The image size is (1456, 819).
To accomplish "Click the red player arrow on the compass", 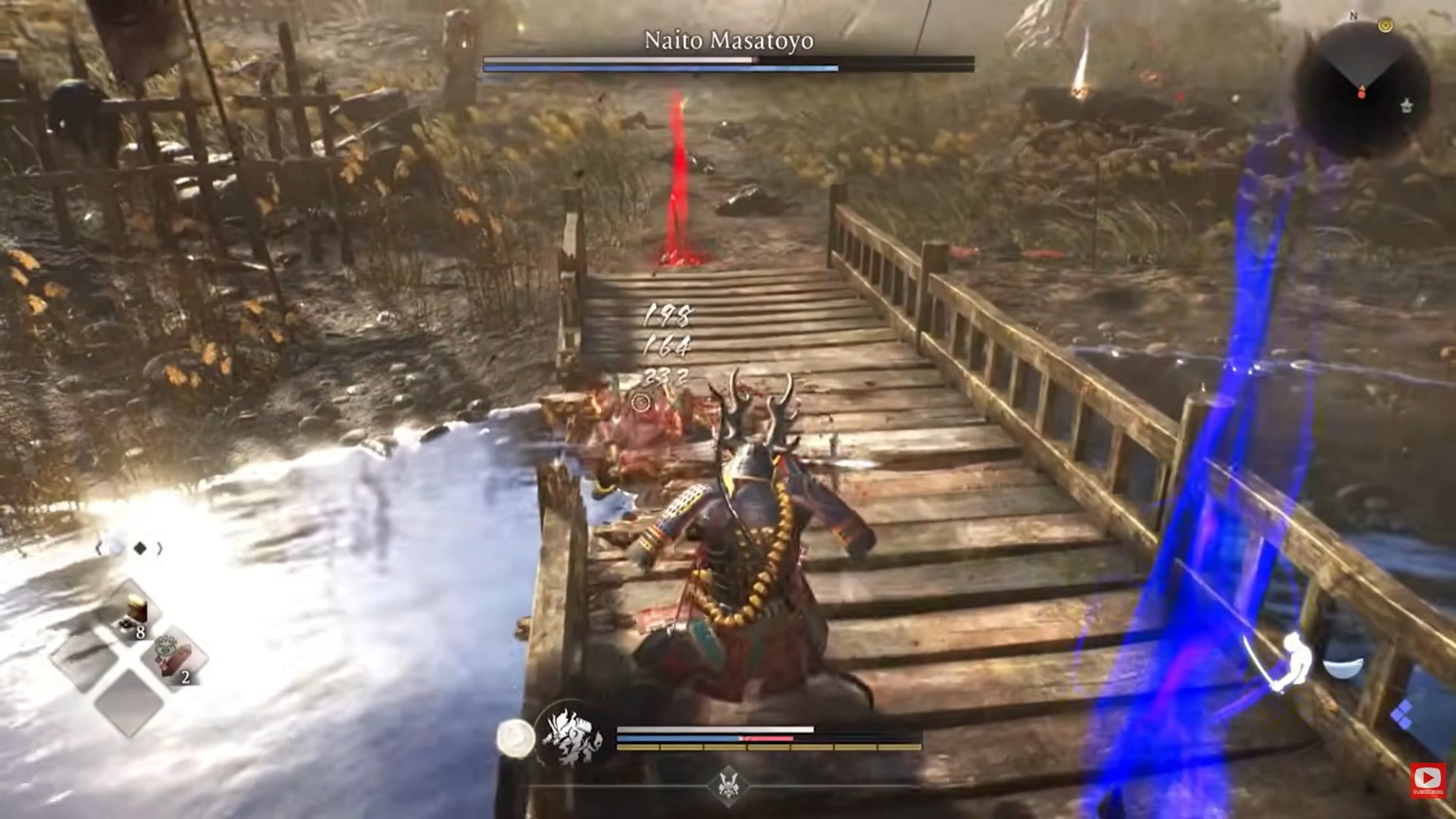I will point(1361,89).
